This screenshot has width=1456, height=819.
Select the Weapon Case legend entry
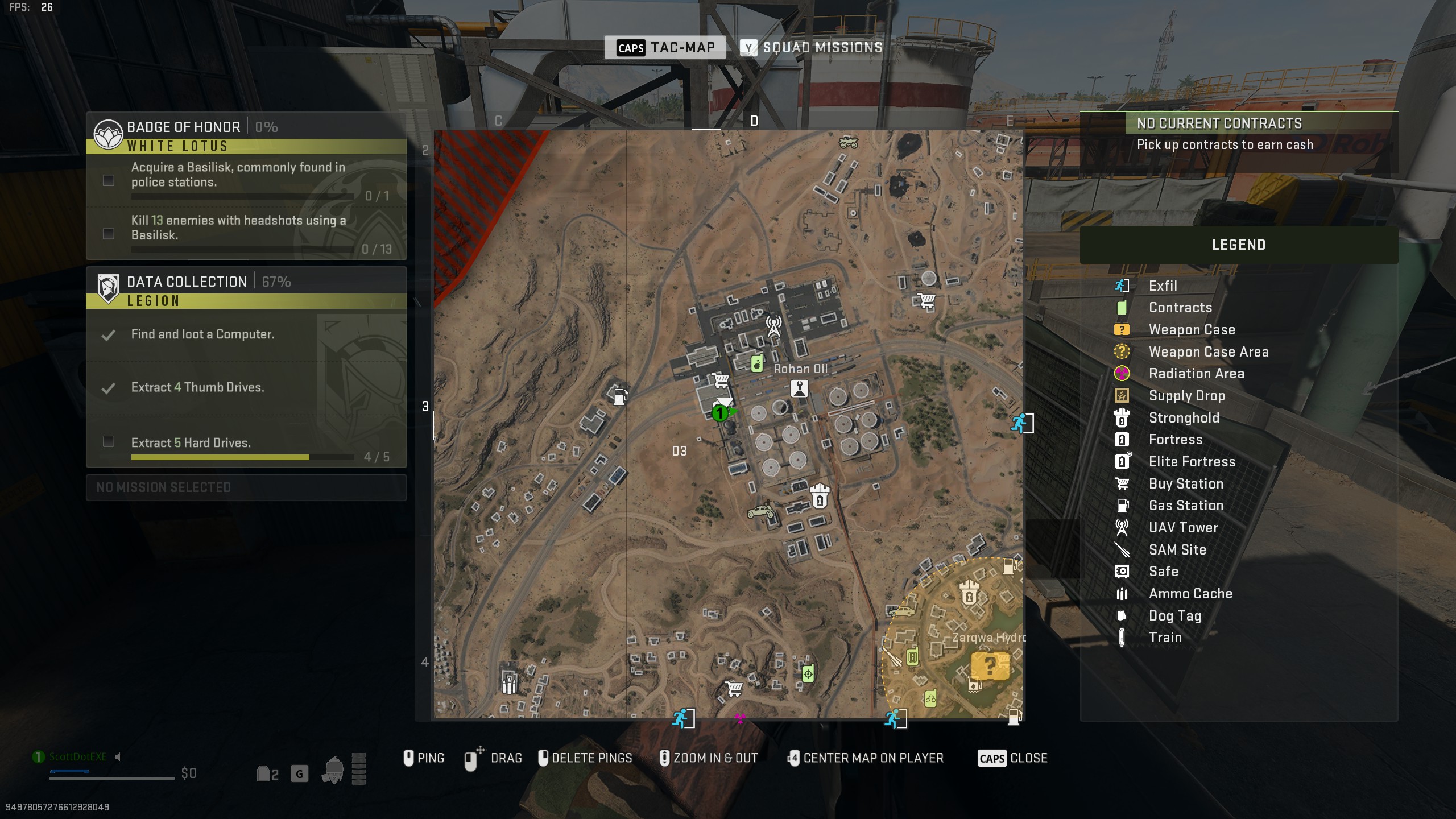pyautogui.click(x=1191, y=330)
